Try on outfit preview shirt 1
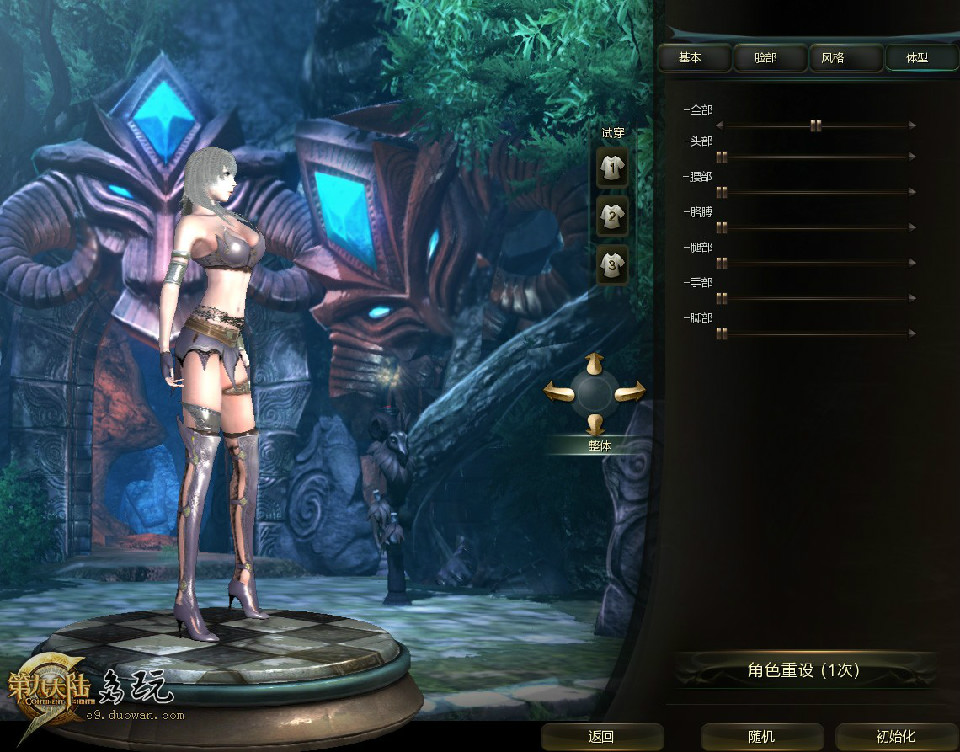Image resolution: width=960 pixels, height=752 pixels. (x=612, y=168)
